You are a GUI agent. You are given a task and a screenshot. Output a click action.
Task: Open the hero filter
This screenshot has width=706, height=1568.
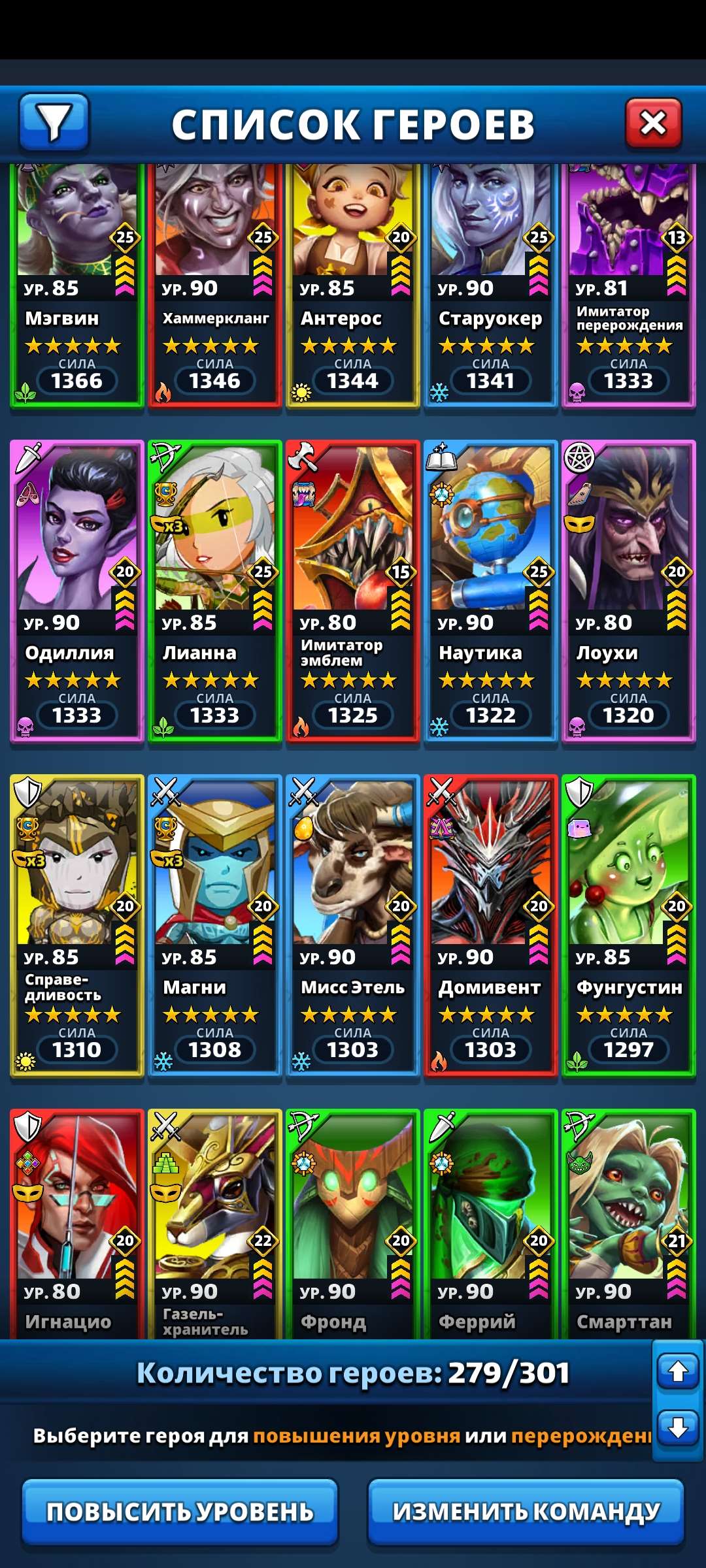click(x=54, y=122)
